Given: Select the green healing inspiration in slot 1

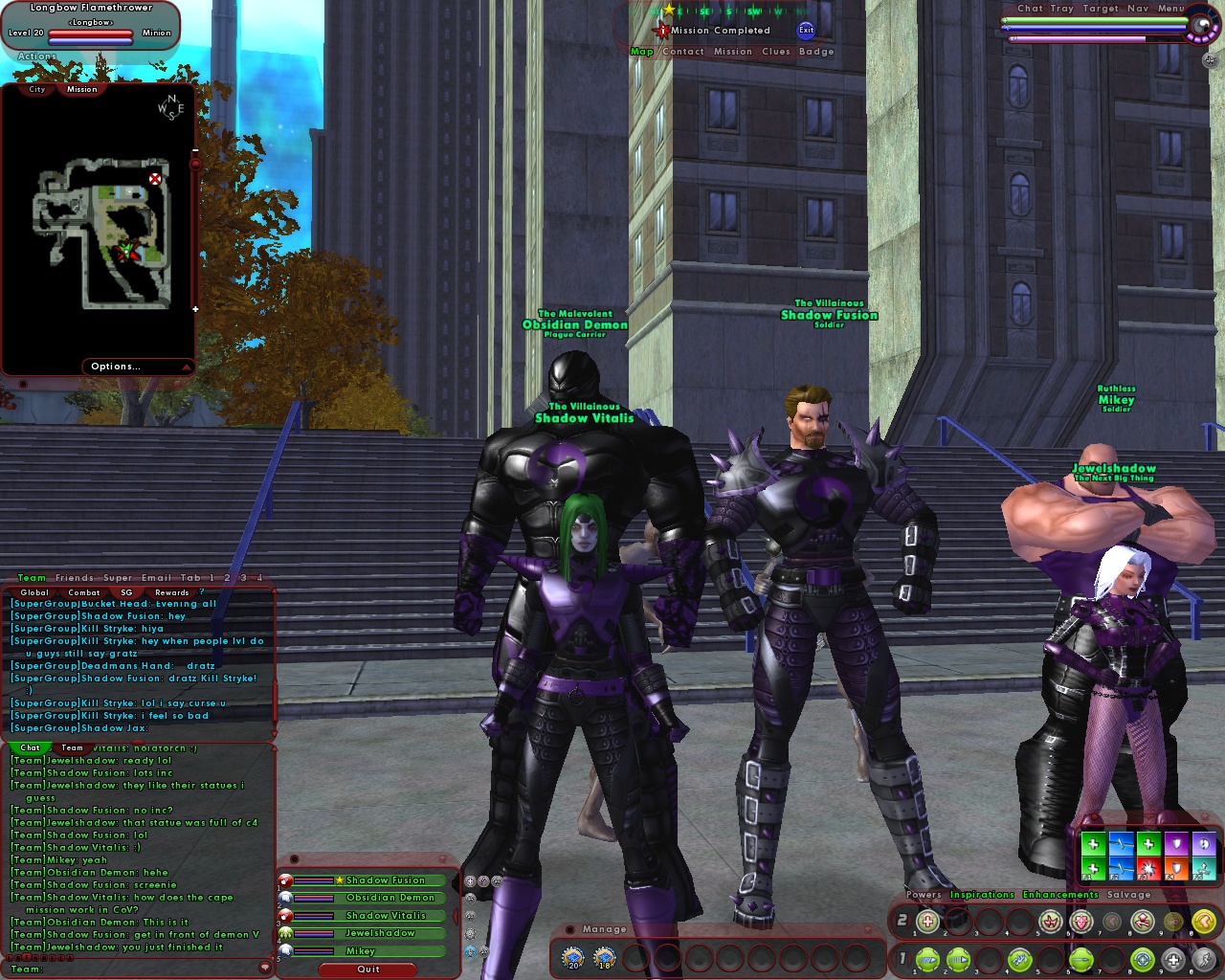Looking at the screenshot, I should click(x=1094, y=844).
